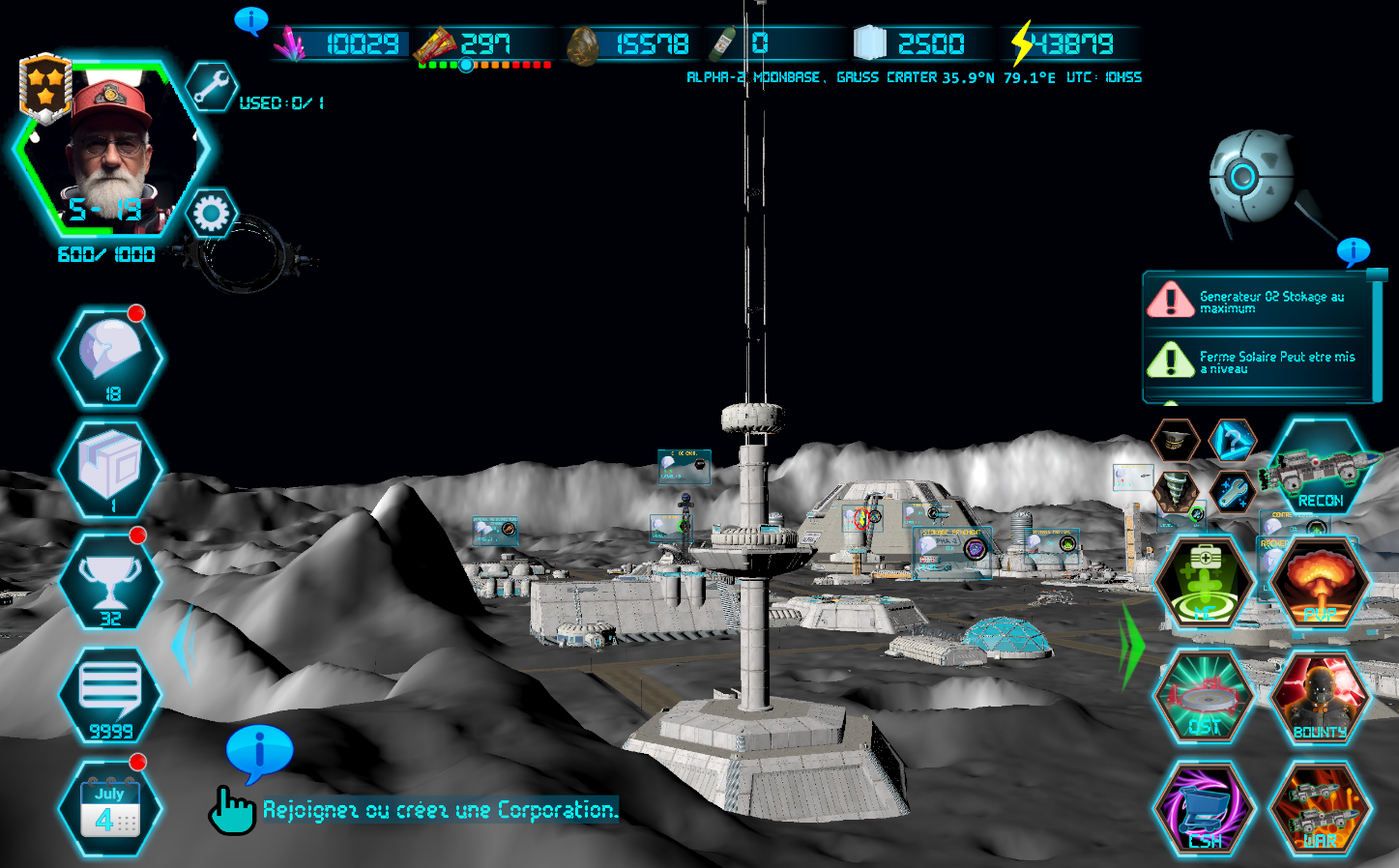Open the drill mining icon
Image resolution: width=1399 pixels, height=868 pixels.
[1176, 491]
